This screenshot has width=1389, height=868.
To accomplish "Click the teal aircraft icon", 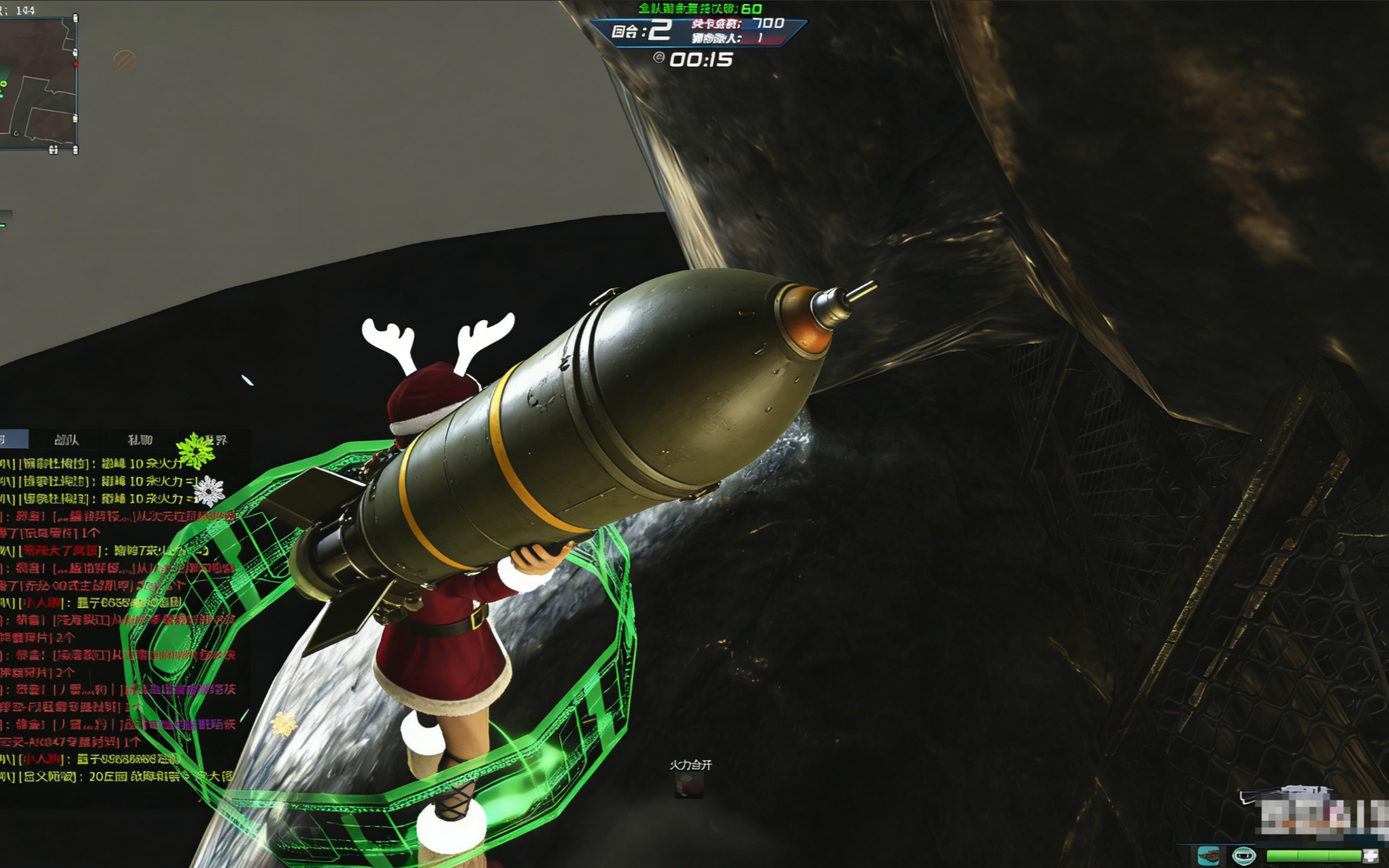I will [x=1208, y=856].
